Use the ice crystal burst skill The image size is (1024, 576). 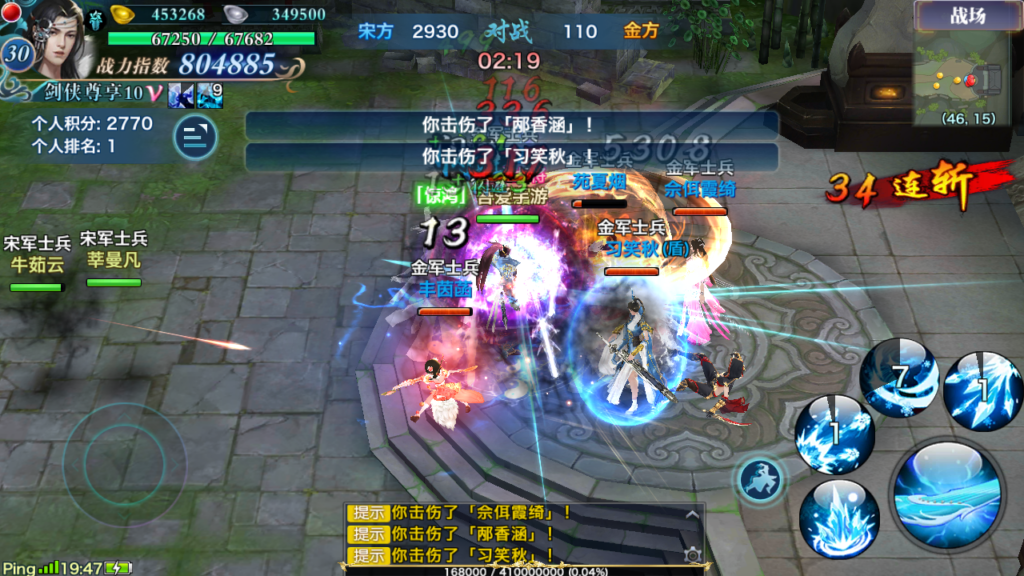[x=838, y=517]
